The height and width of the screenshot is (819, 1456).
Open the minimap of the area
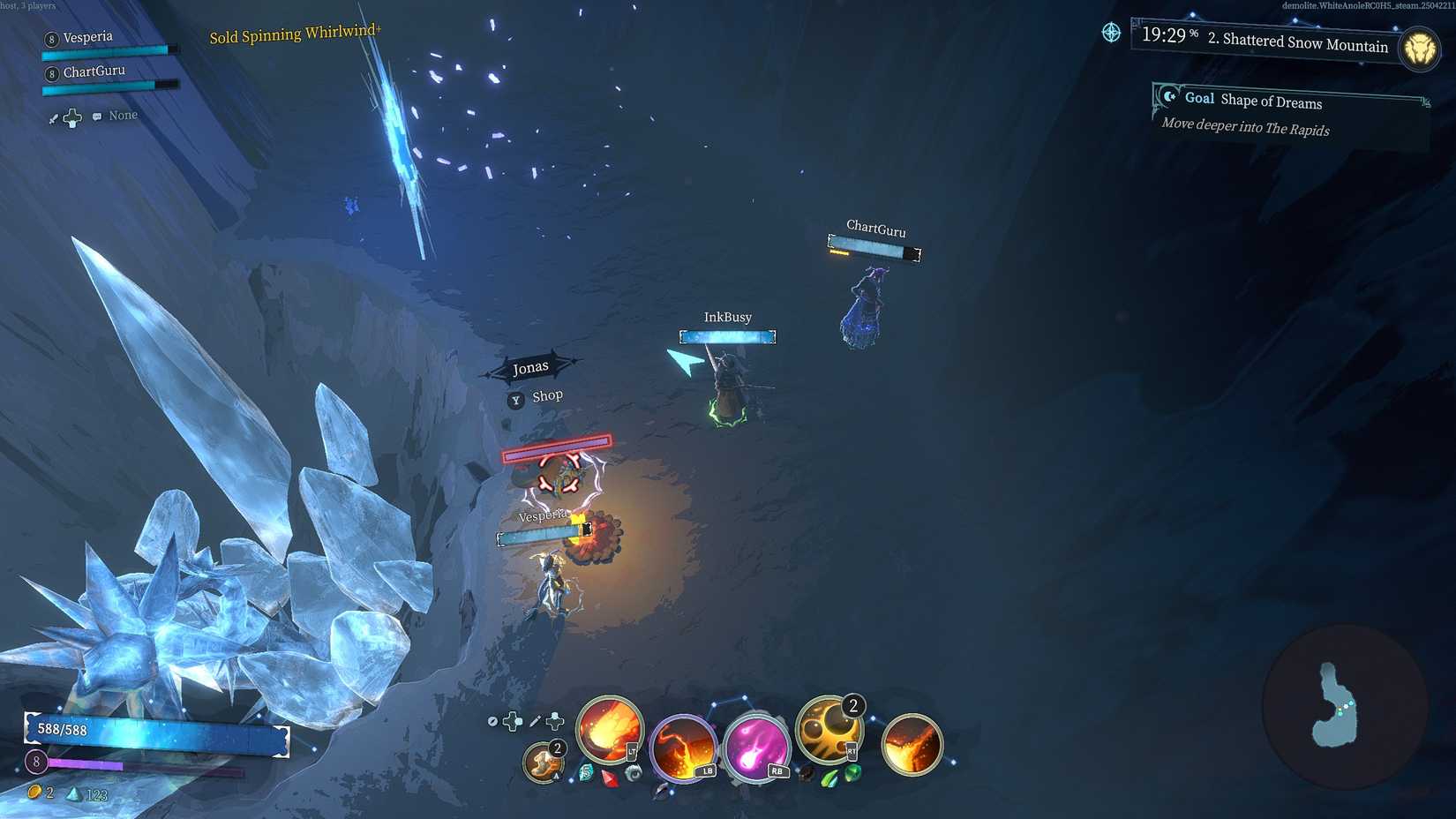[x=1343, y=706]
